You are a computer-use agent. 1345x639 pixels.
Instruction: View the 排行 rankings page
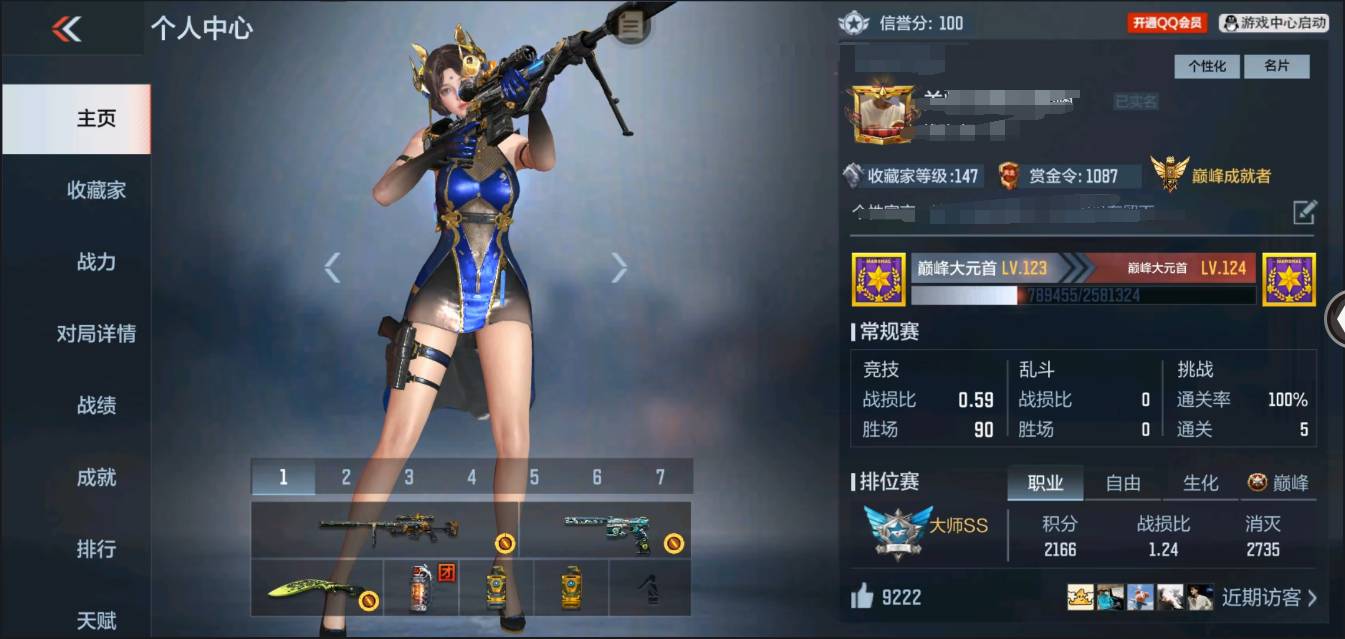(96, 549)
